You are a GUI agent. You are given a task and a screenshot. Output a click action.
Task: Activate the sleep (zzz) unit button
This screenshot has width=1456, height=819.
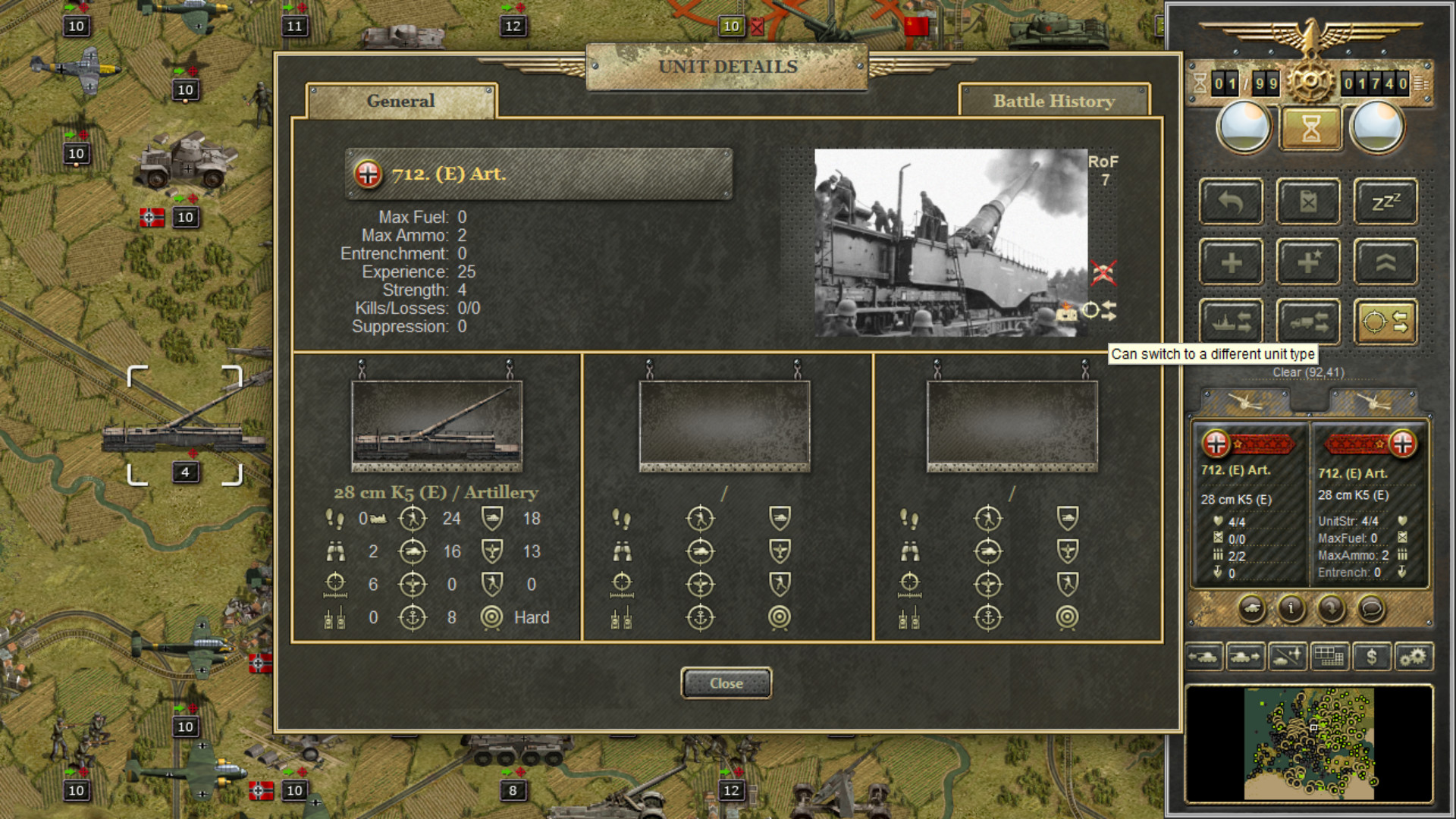click(x=1385, y=202)
